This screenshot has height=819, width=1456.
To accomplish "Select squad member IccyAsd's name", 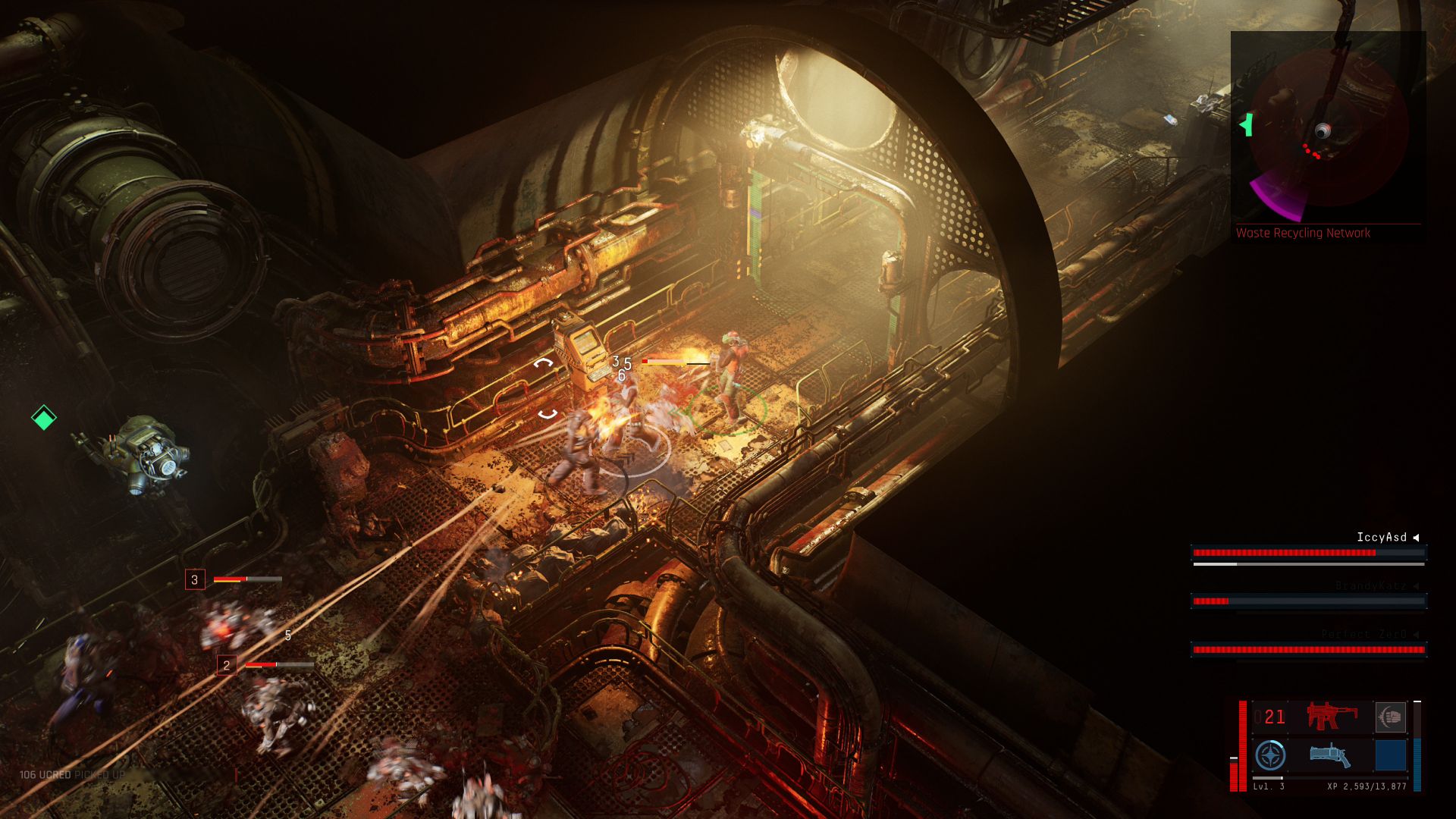I will [1381, 537].
